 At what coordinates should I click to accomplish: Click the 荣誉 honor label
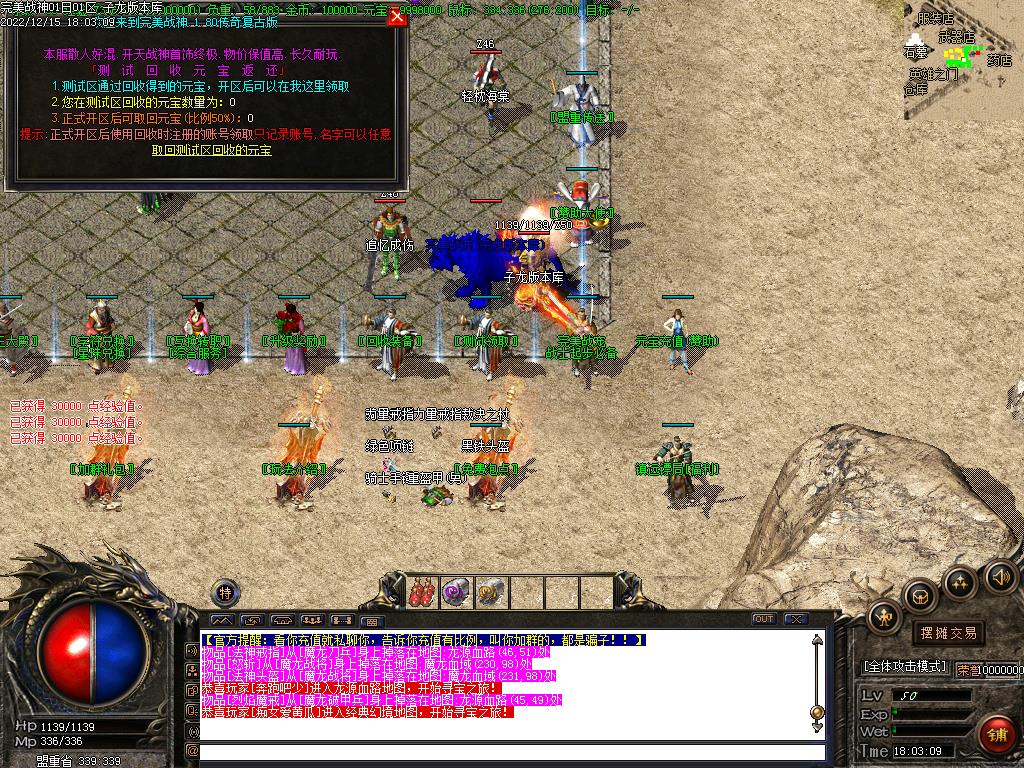coord(967,670)
